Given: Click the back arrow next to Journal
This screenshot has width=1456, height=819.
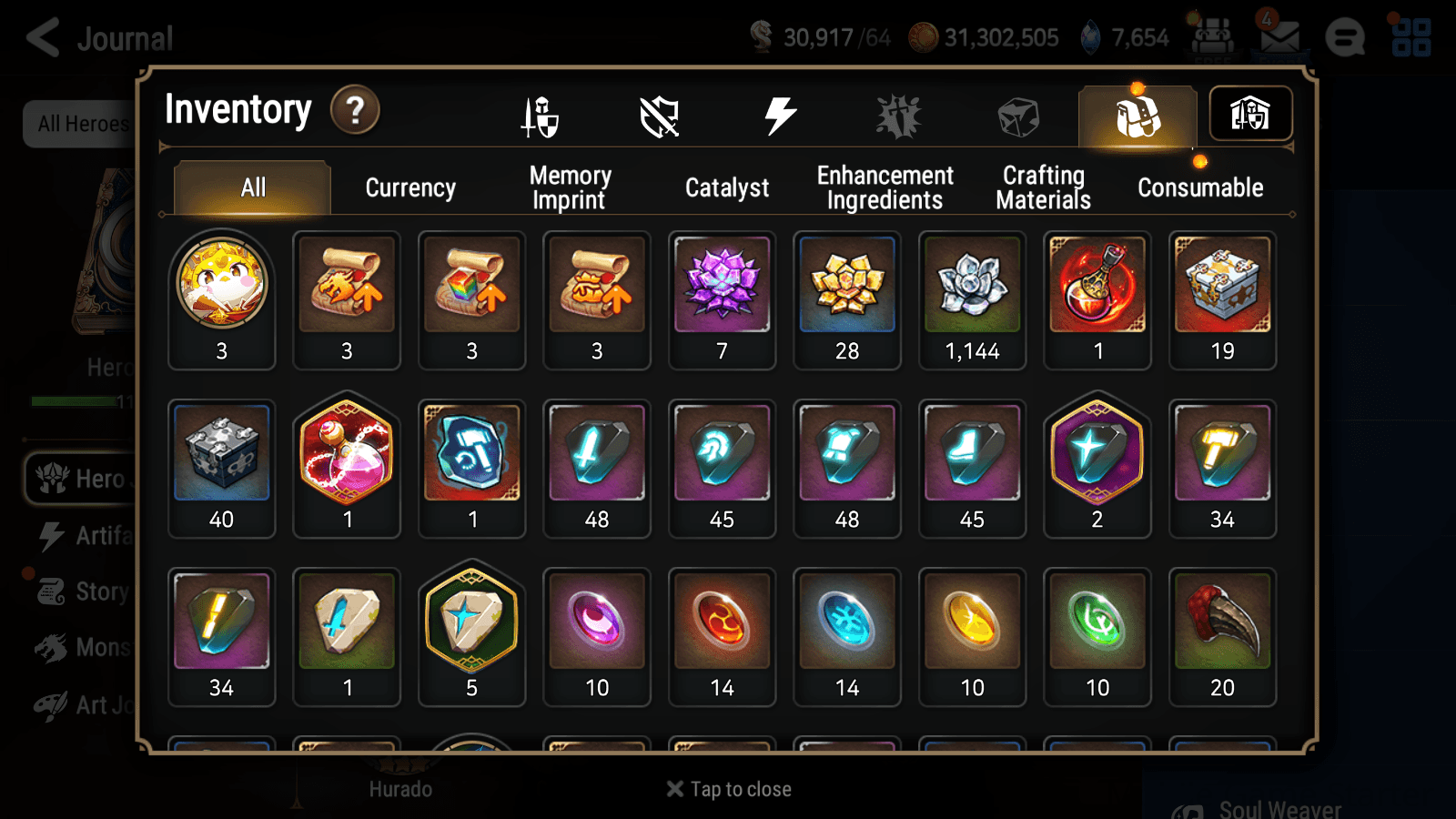Looking at the screenshot, I should pyautogui.click(x=42, y=36).
